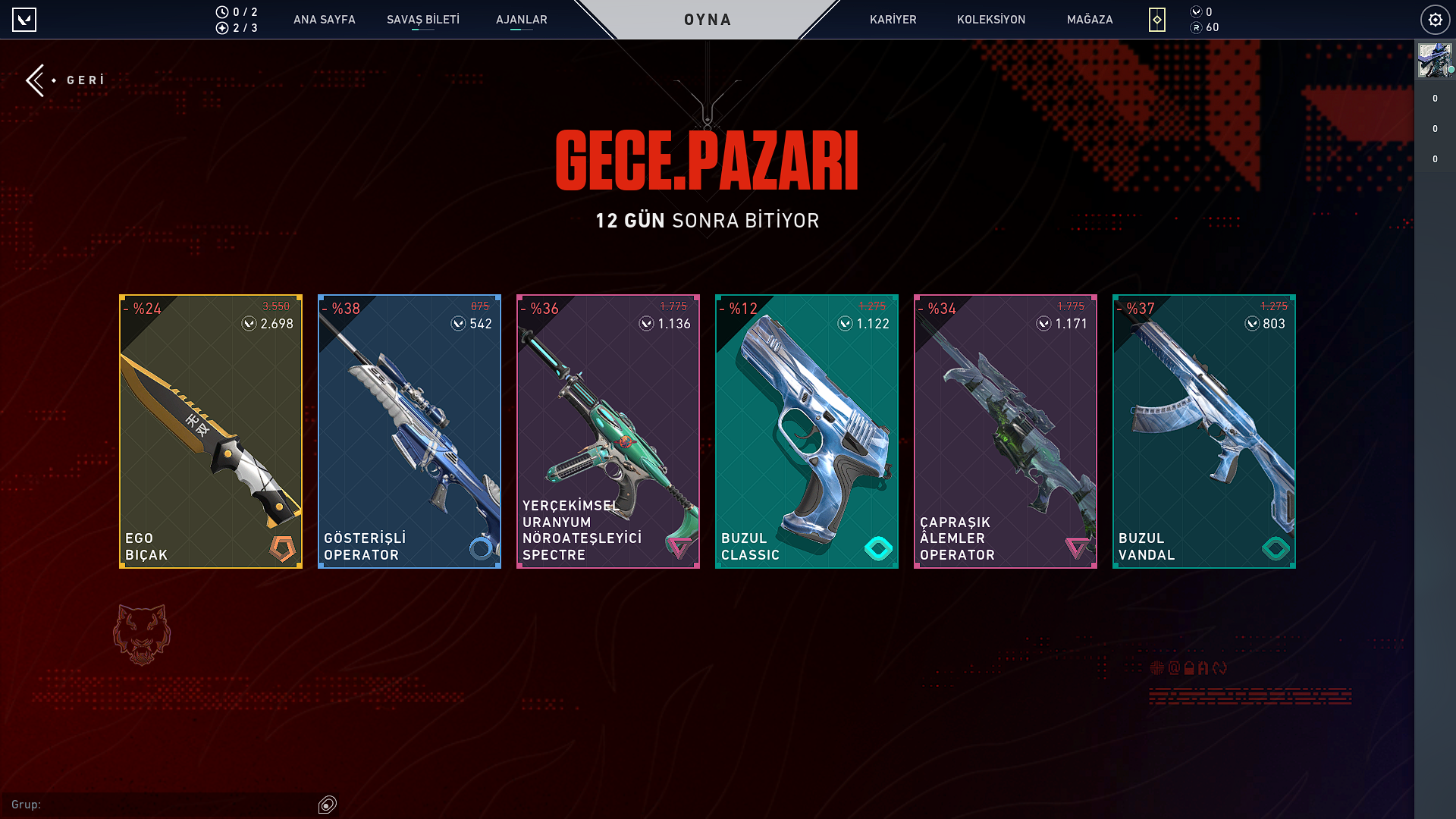The image size is (1456, 819).
Task: Open the settings gear icon
Action: [x=1435, y=20]
